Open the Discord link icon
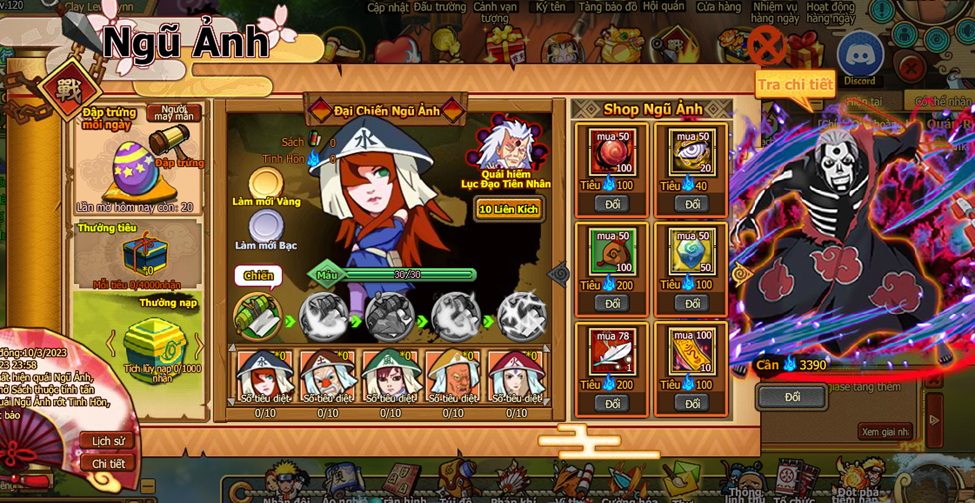Screen dimensions: 975x503 pyautogui.click(x=859, y=57)
